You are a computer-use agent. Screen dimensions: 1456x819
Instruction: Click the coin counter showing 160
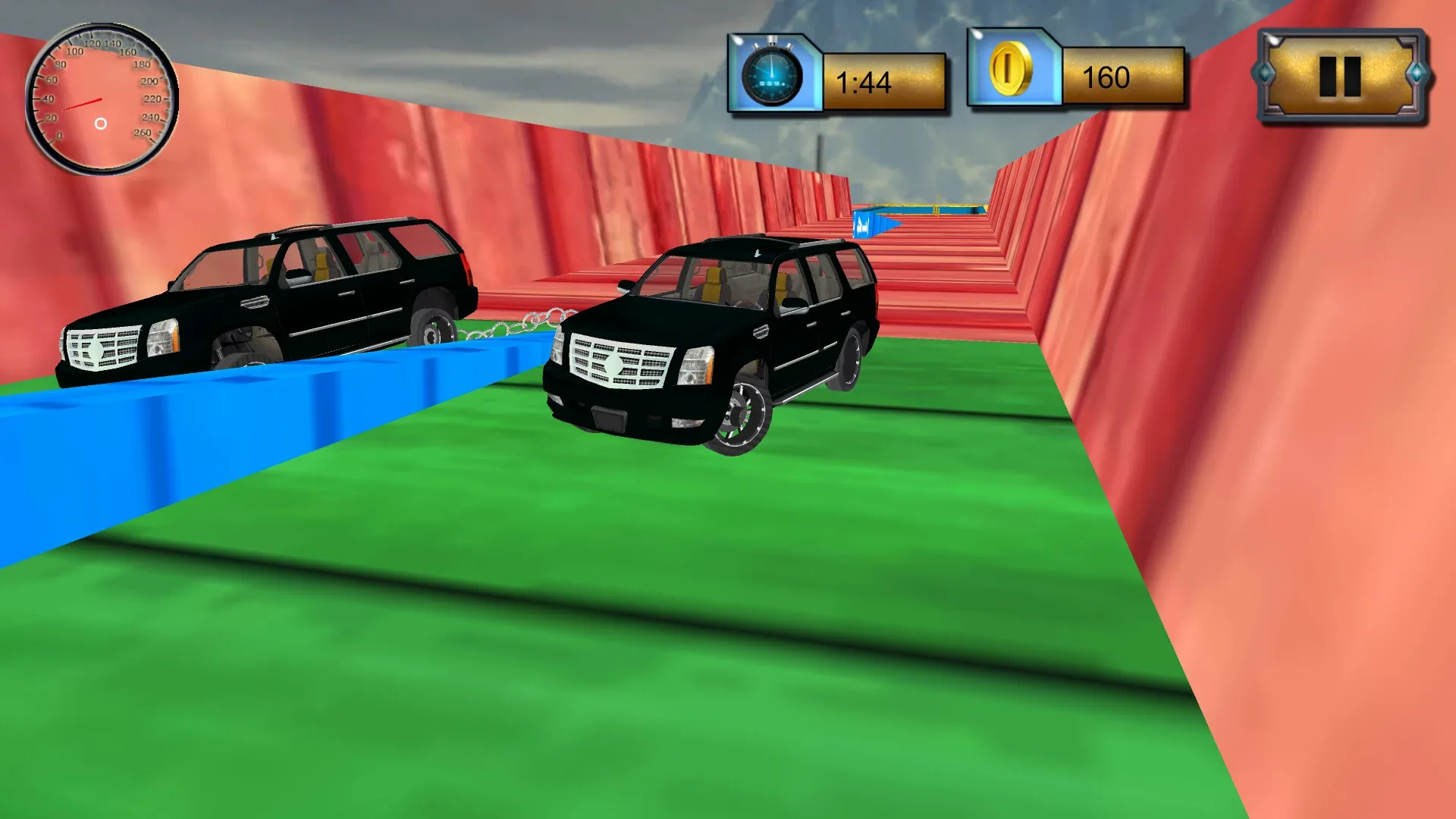[1109, 76]
